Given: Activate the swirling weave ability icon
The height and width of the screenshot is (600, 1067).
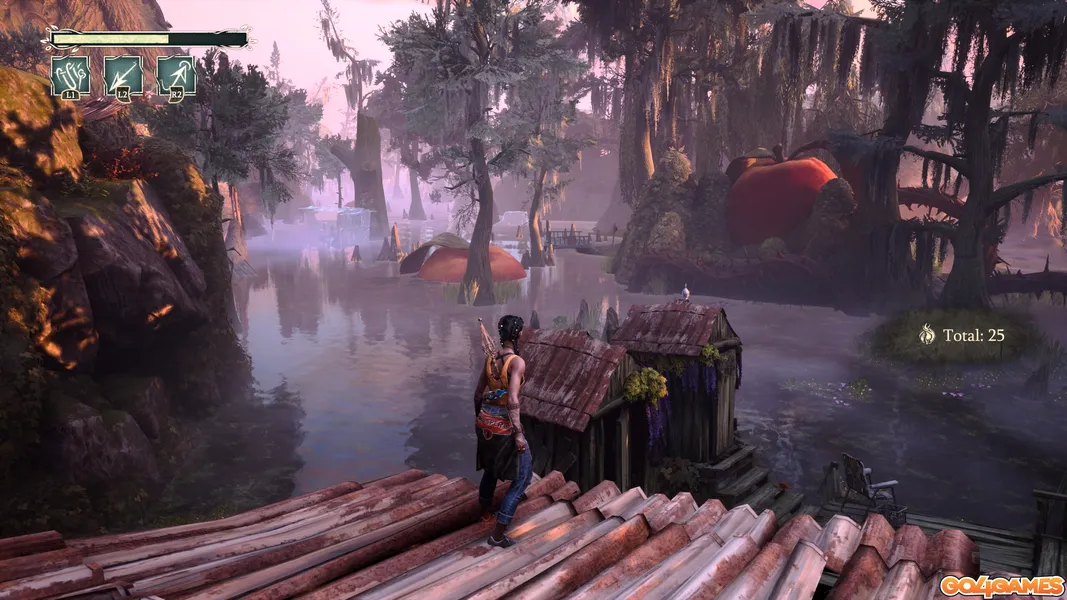Looking at the screenshot, I should [71, 76].
